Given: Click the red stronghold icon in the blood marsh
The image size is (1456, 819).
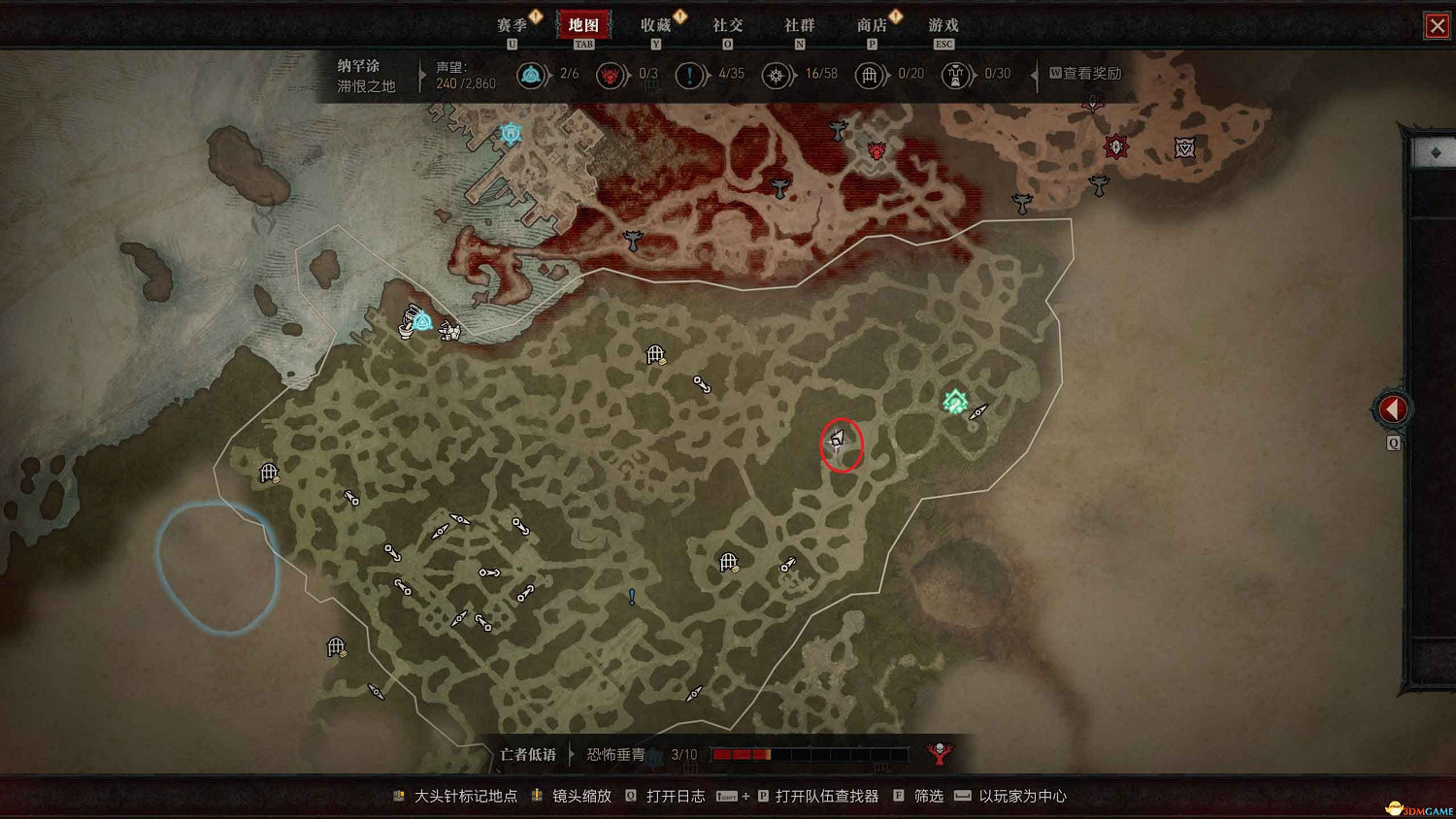Looking at the screenshot, I should tap(877, 149).
